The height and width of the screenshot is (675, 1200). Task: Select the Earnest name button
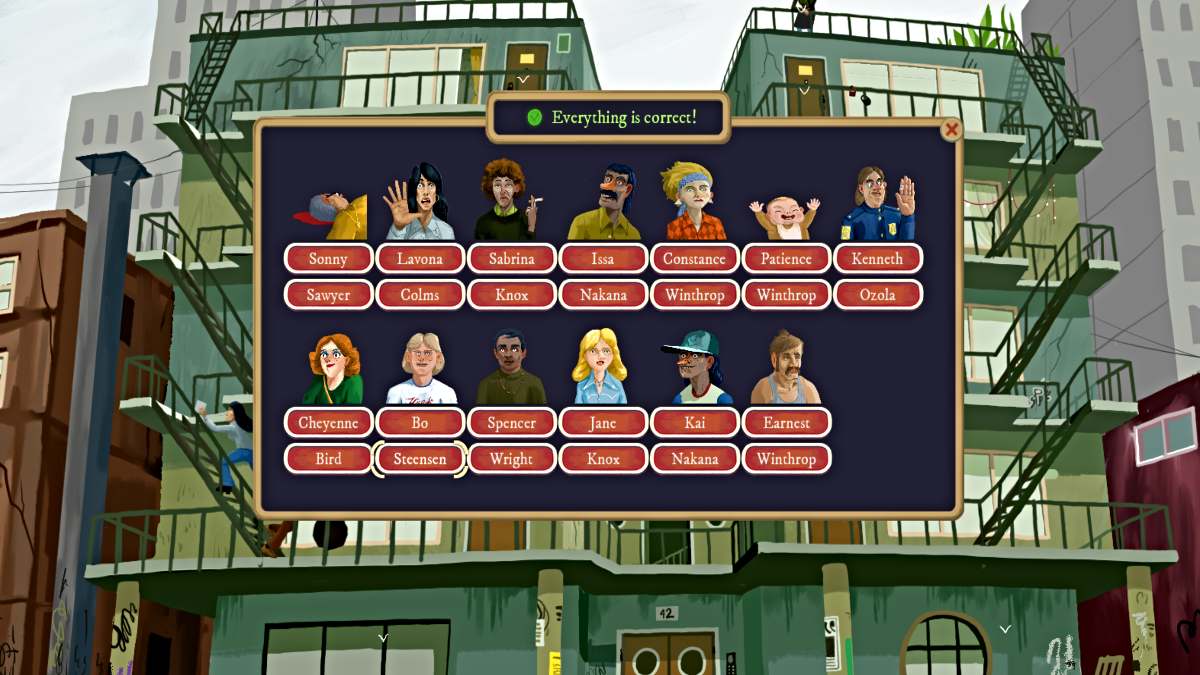[786, 423]
